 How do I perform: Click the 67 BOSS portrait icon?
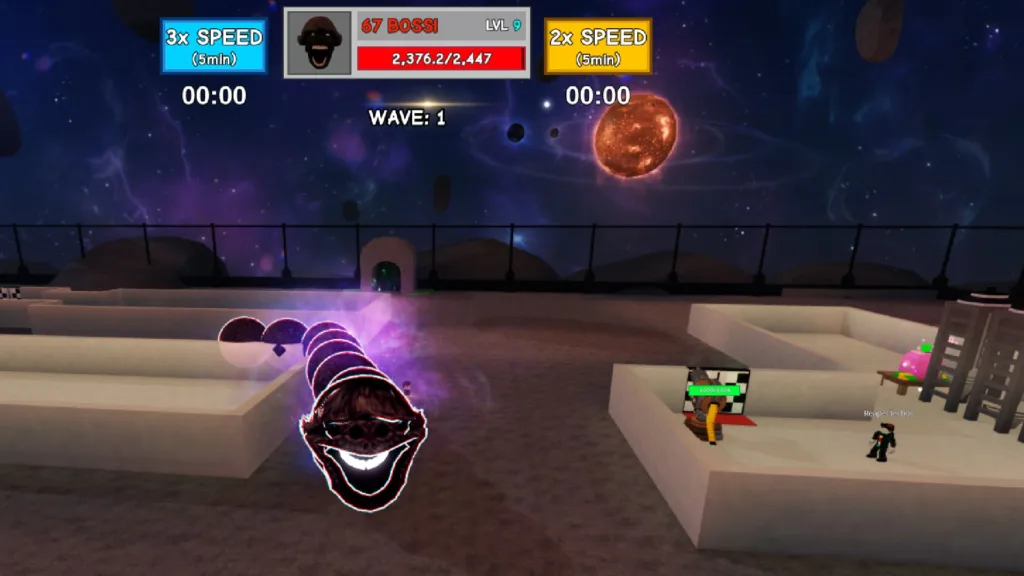pos(320,44)
